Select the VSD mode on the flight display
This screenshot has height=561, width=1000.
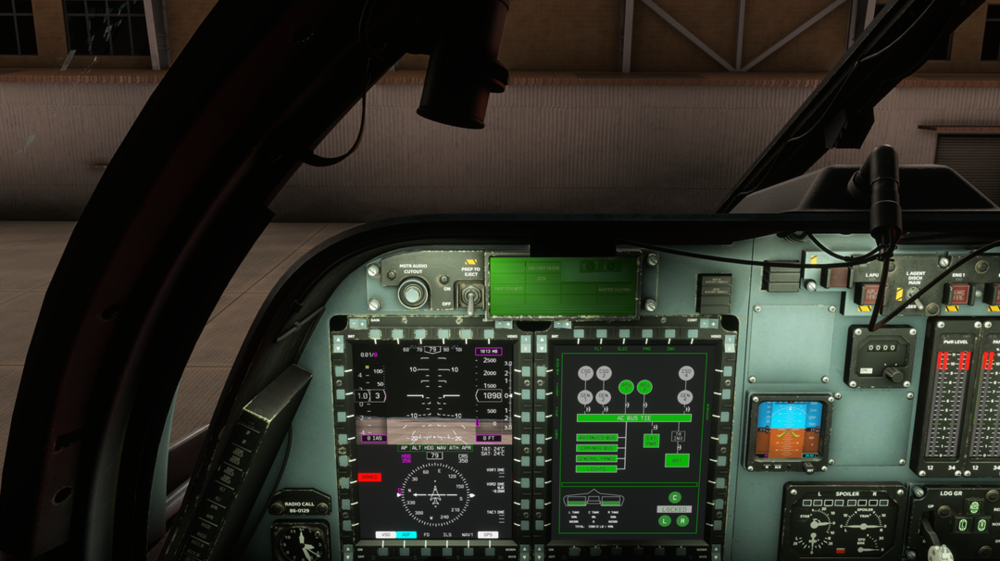pyautogui.click(x=384, y=535)
